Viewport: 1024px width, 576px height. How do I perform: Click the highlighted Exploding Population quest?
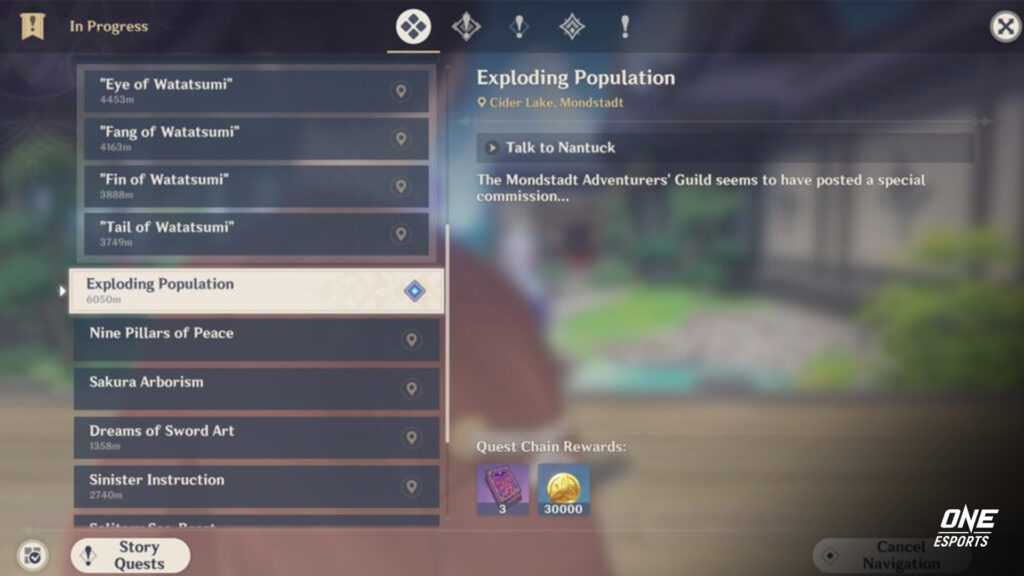(256, 291)
